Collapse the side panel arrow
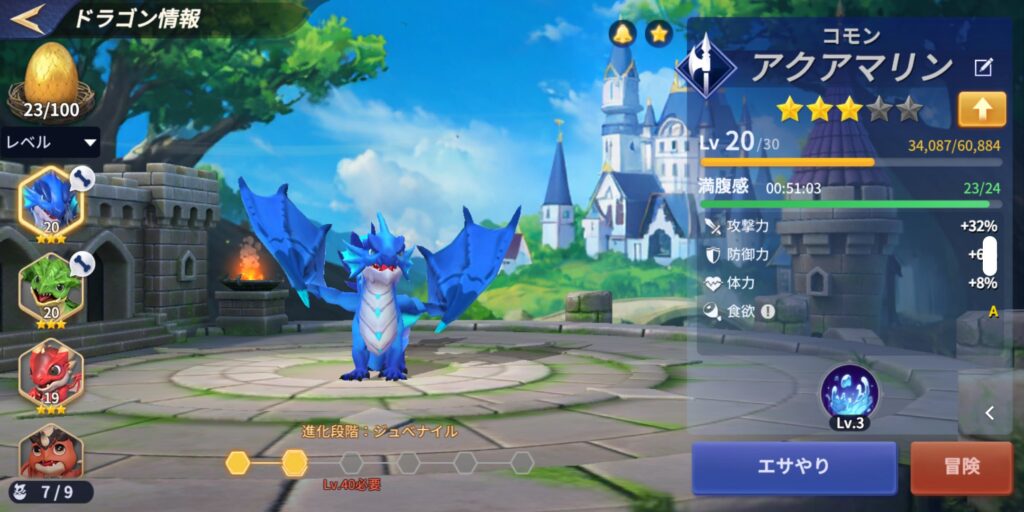Screen dimensions: 1024x512 (989, 412)
